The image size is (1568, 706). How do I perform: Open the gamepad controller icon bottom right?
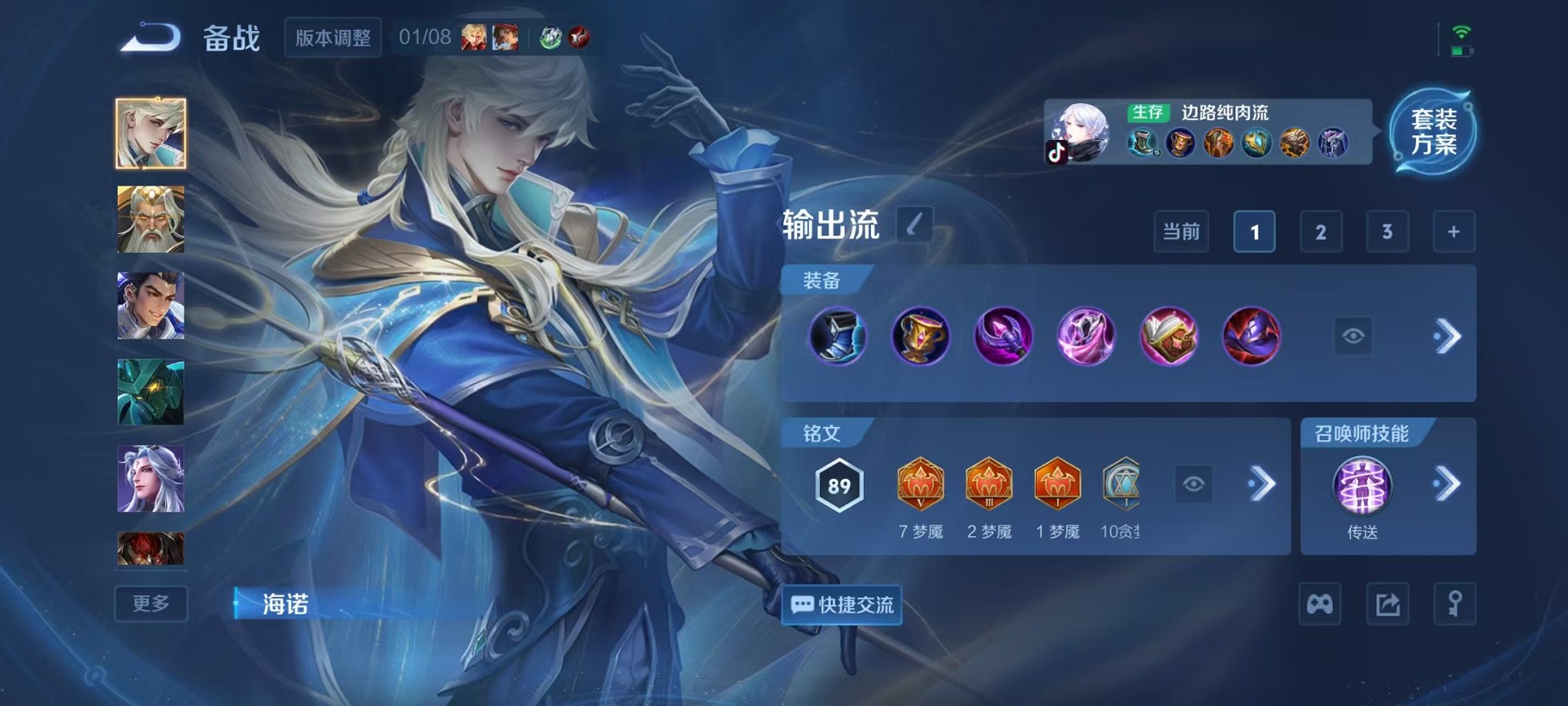[1319, 605]
